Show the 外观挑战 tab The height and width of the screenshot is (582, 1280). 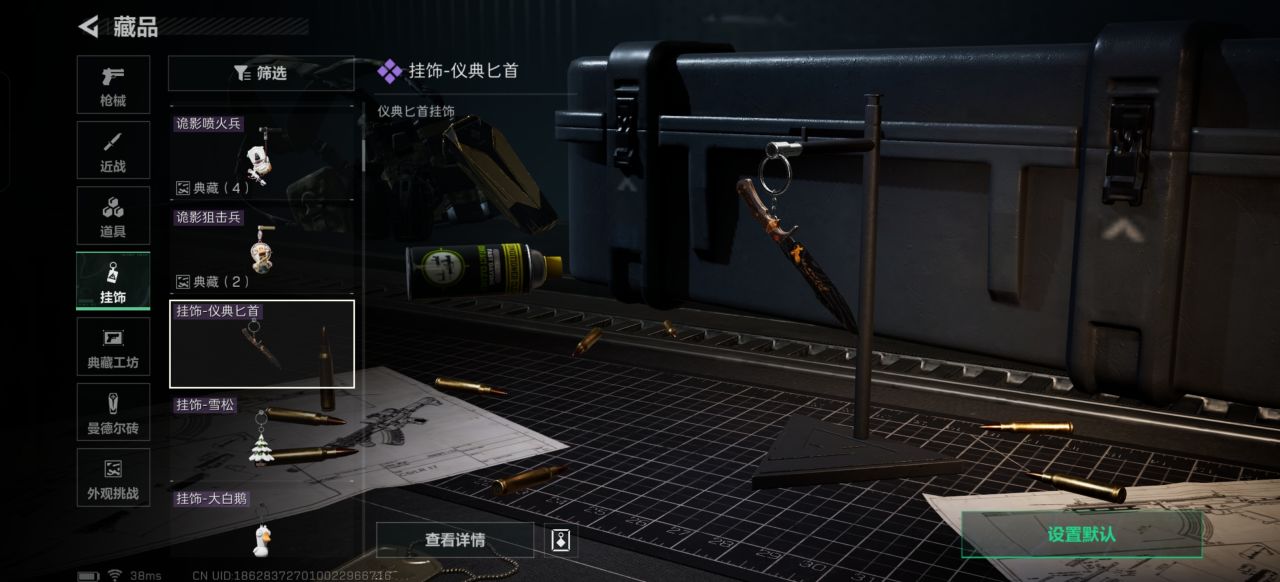(113, 477)
